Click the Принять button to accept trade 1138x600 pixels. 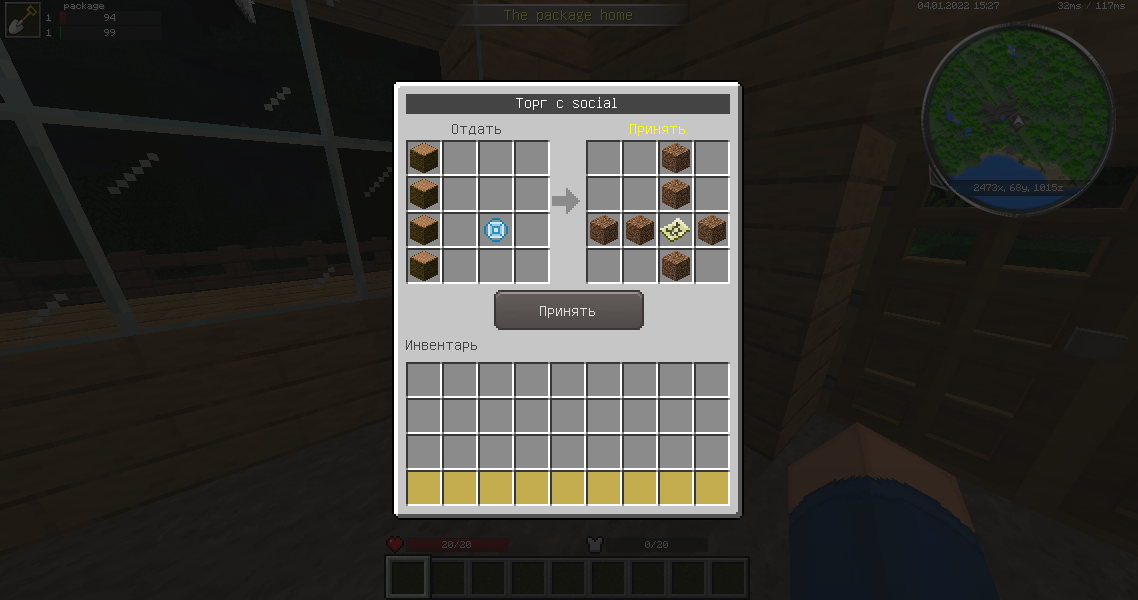coord(568,311)
